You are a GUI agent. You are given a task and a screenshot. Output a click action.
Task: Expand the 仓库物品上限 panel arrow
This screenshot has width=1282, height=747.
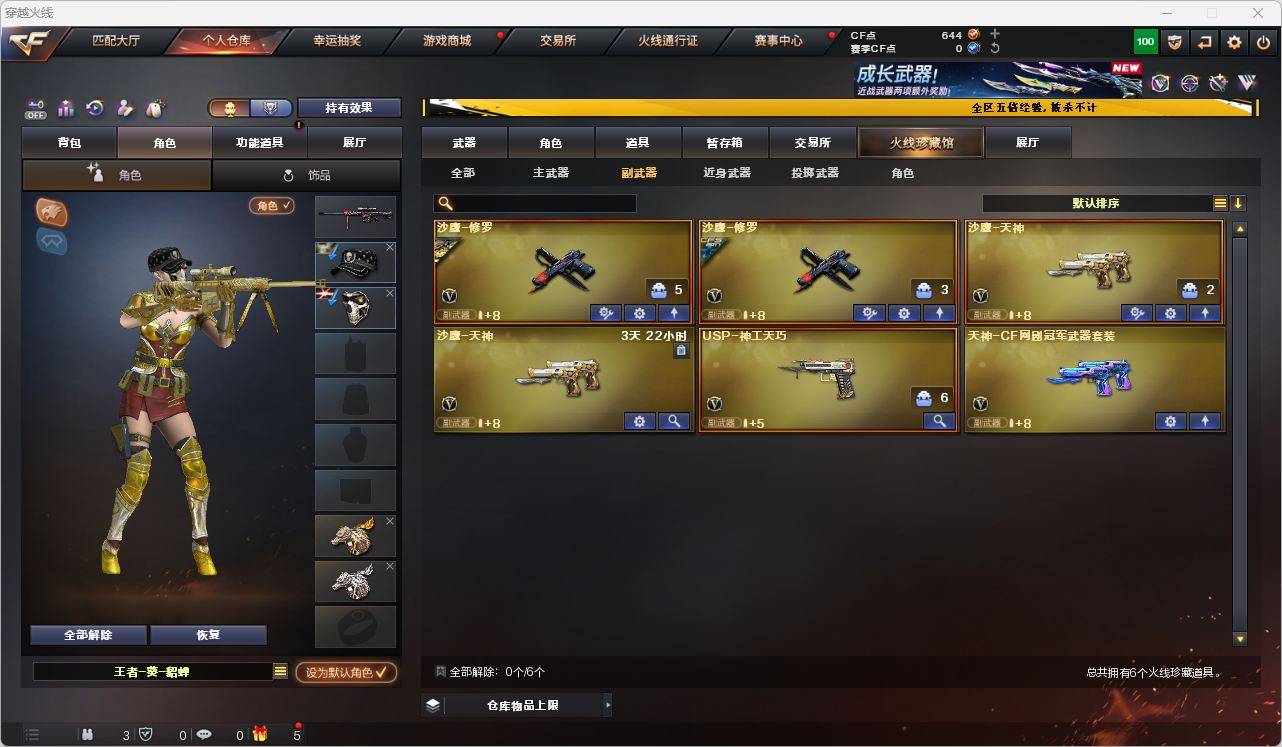[x=607, y=704]
